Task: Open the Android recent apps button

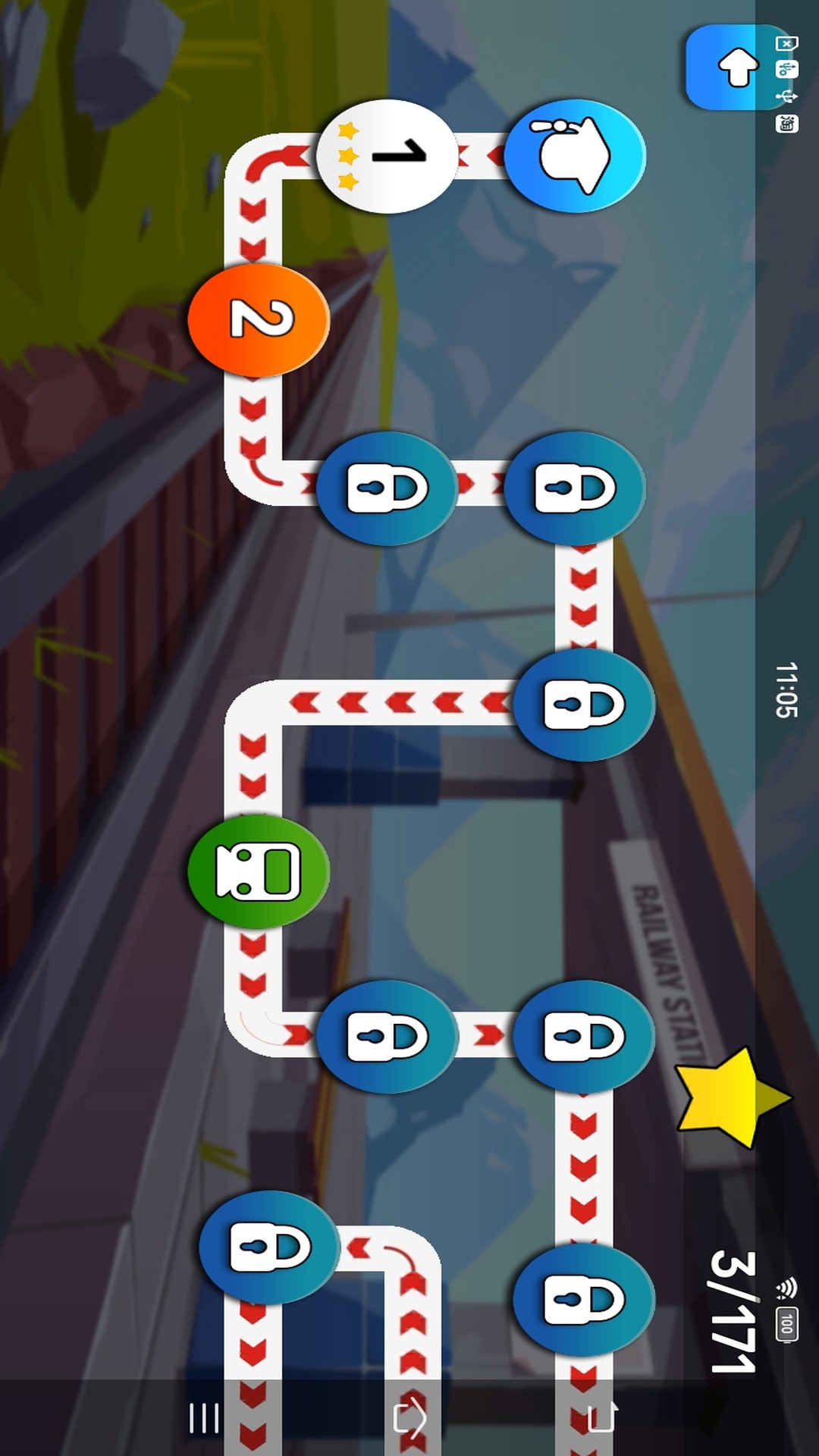Action: point(204,1418)
